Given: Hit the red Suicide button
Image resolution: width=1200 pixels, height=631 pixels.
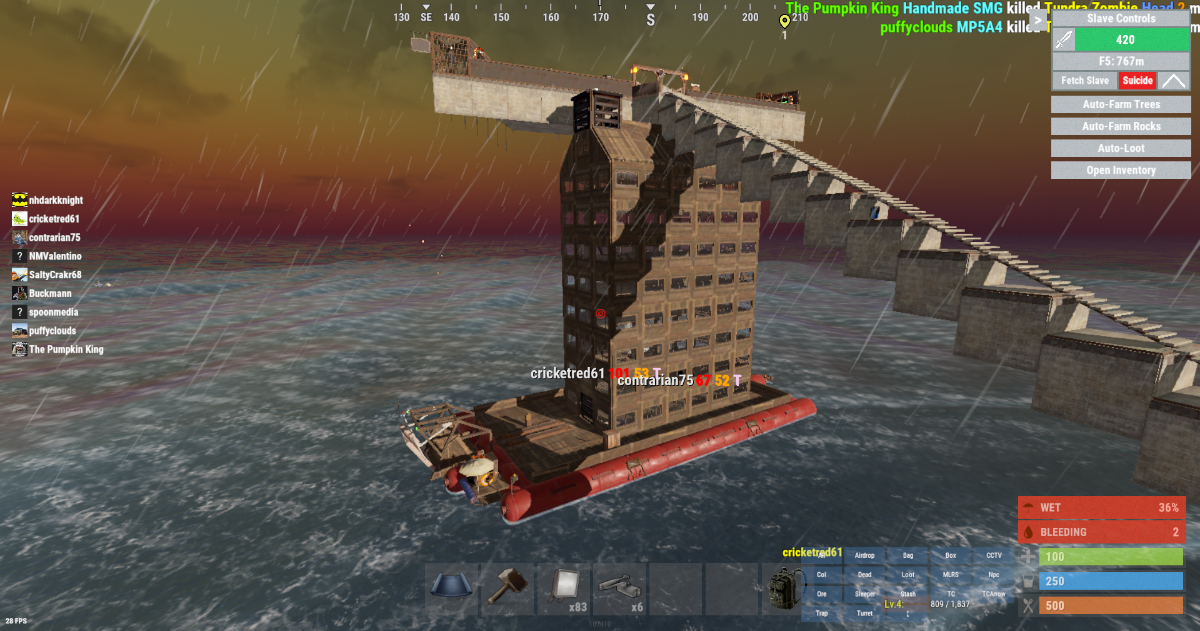Looking at the screenshot, I should (1137, 81).
